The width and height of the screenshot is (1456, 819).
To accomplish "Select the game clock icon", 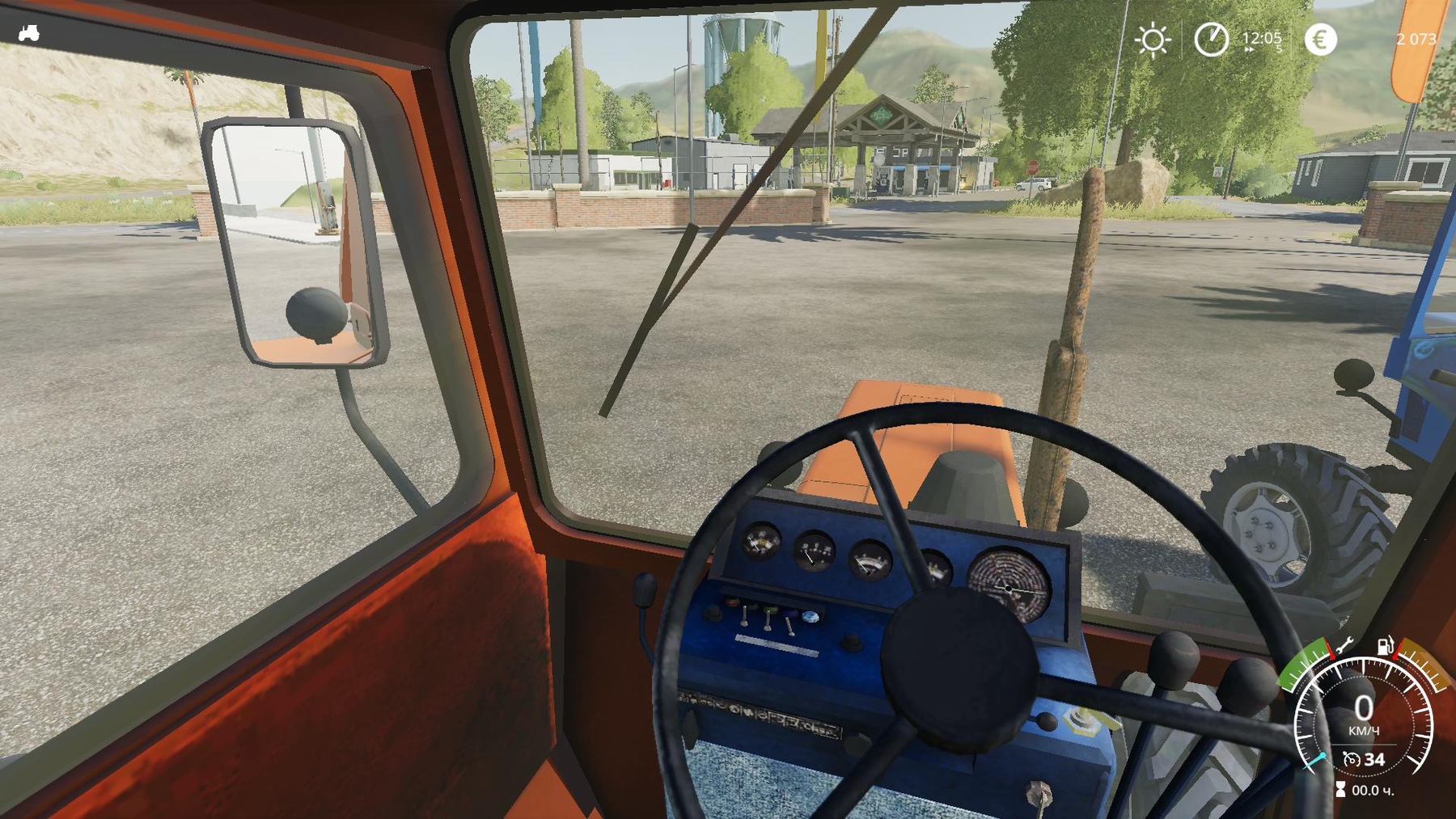I will [1211, 39].
